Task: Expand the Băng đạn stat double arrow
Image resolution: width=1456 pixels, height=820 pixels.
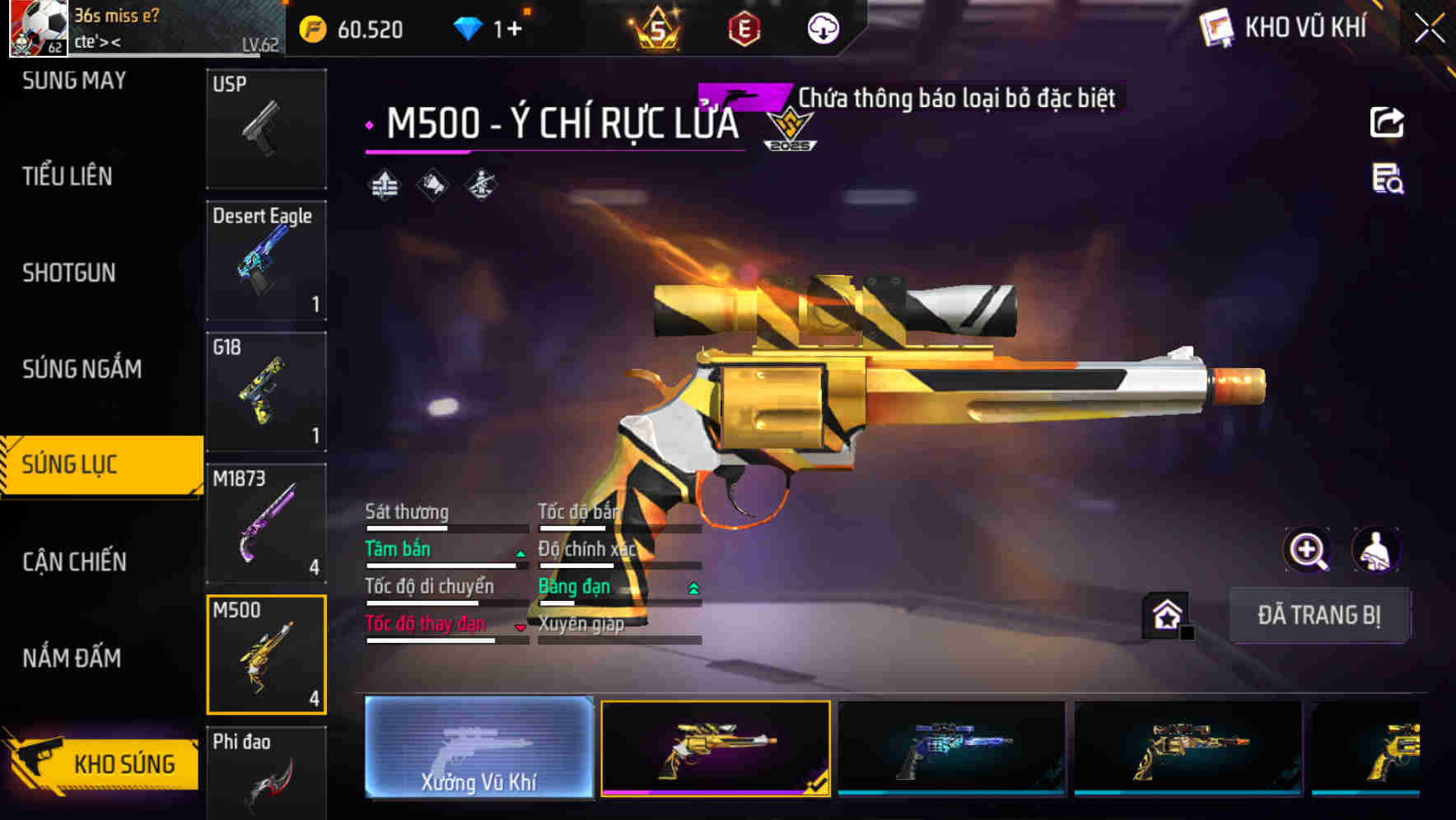Action: click(x=693, y=589)
